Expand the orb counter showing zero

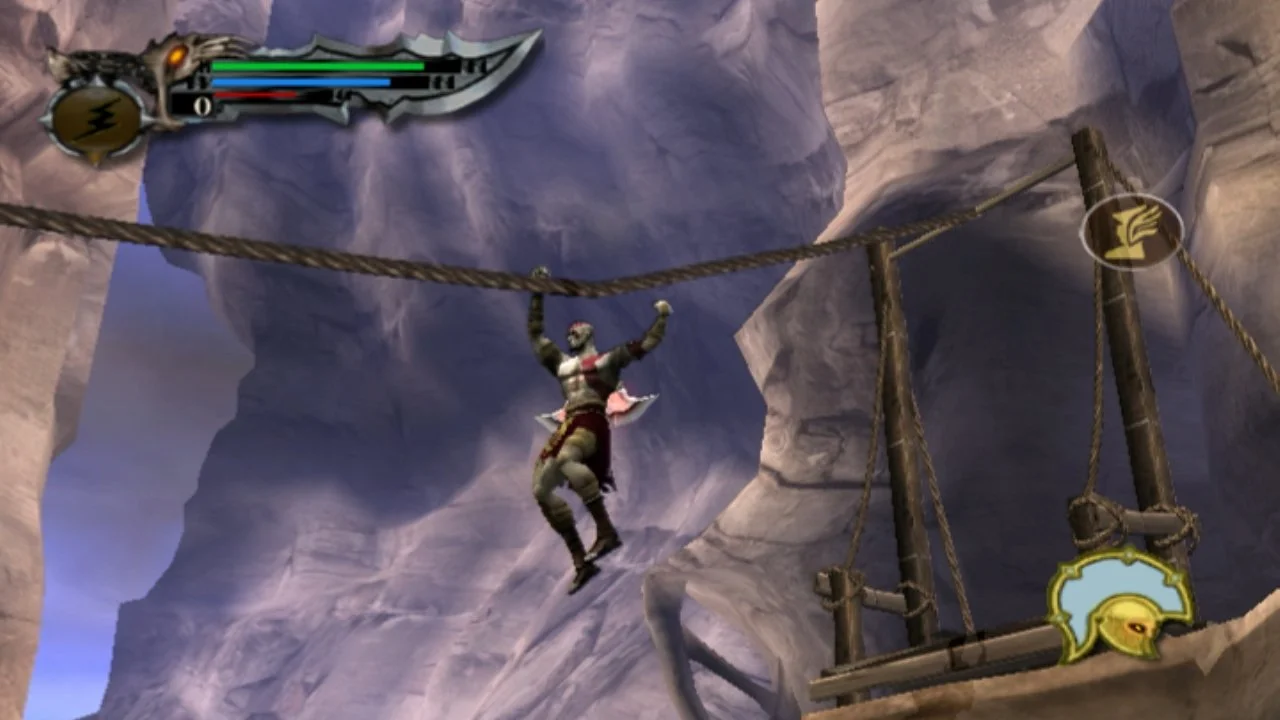coord(203,104)
